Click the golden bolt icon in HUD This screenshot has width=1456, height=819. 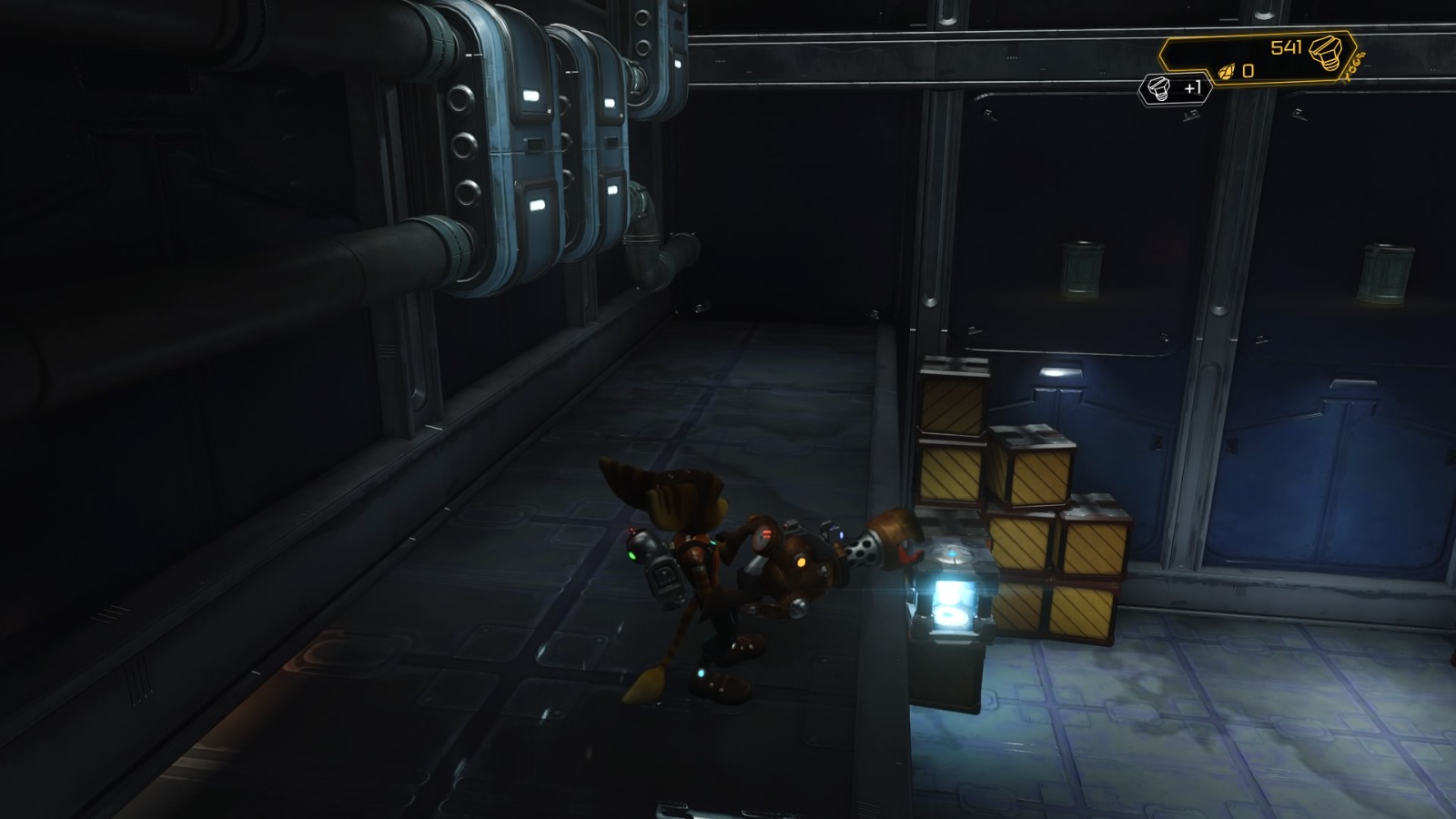point(1328,50)
